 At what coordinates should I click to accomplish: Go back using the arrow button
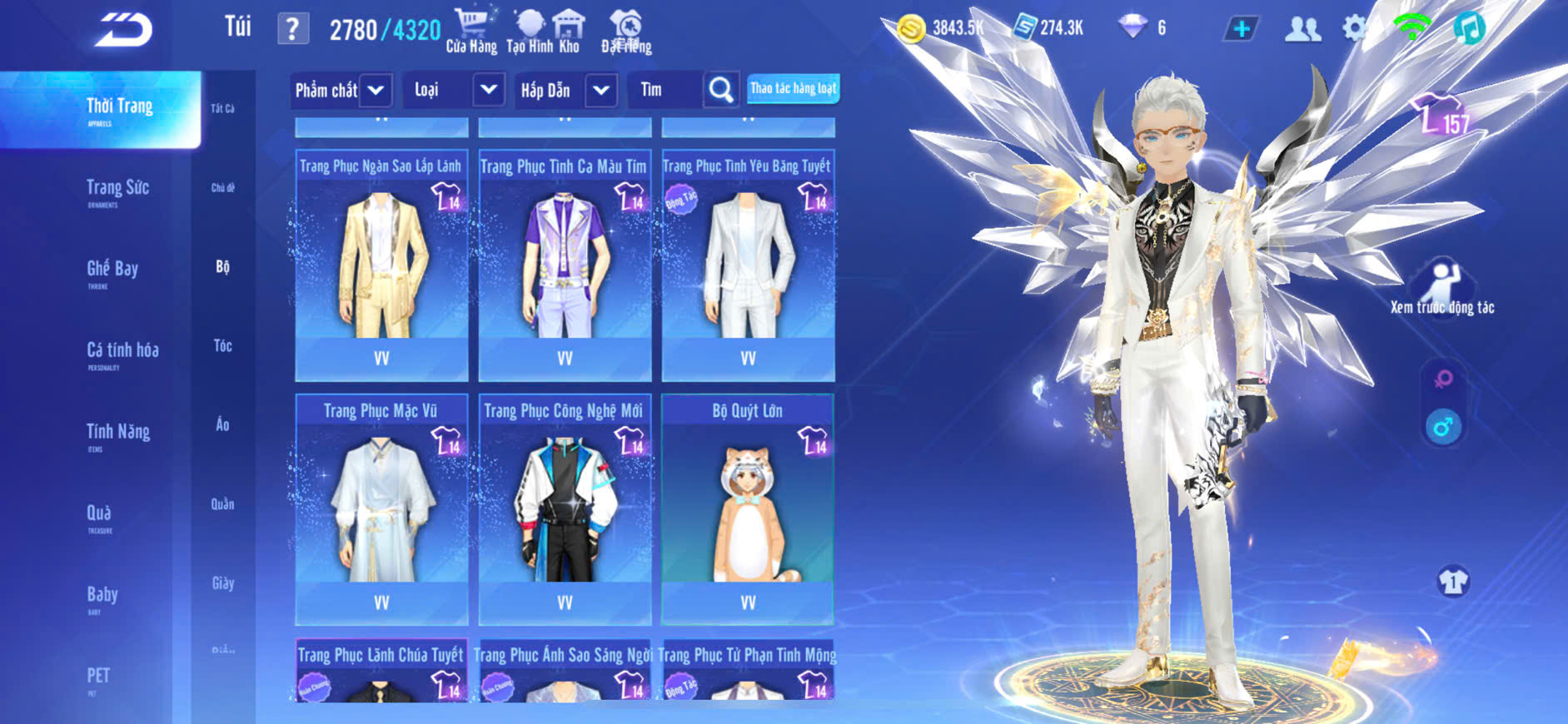click(123, 30)
